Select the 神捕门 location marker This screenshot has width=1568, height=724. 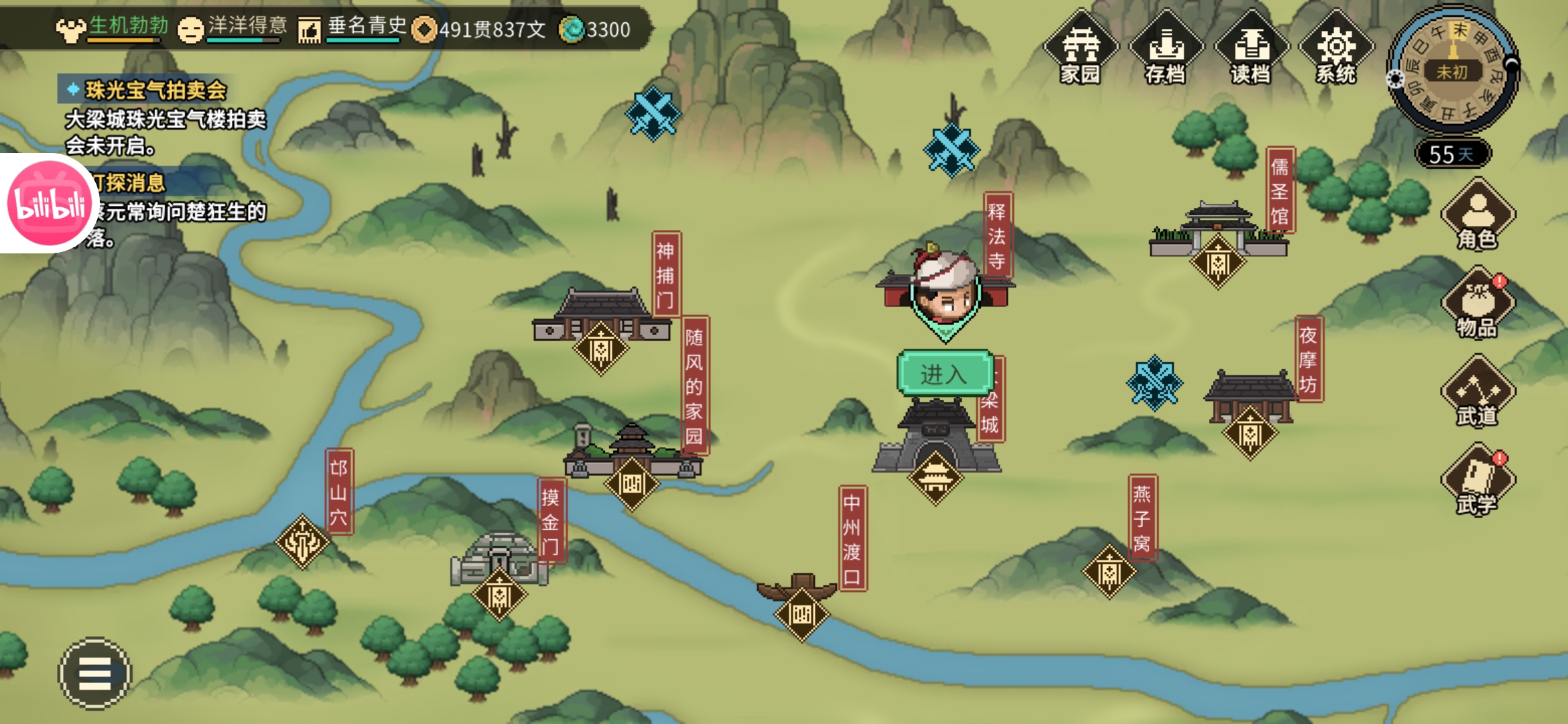600,349
